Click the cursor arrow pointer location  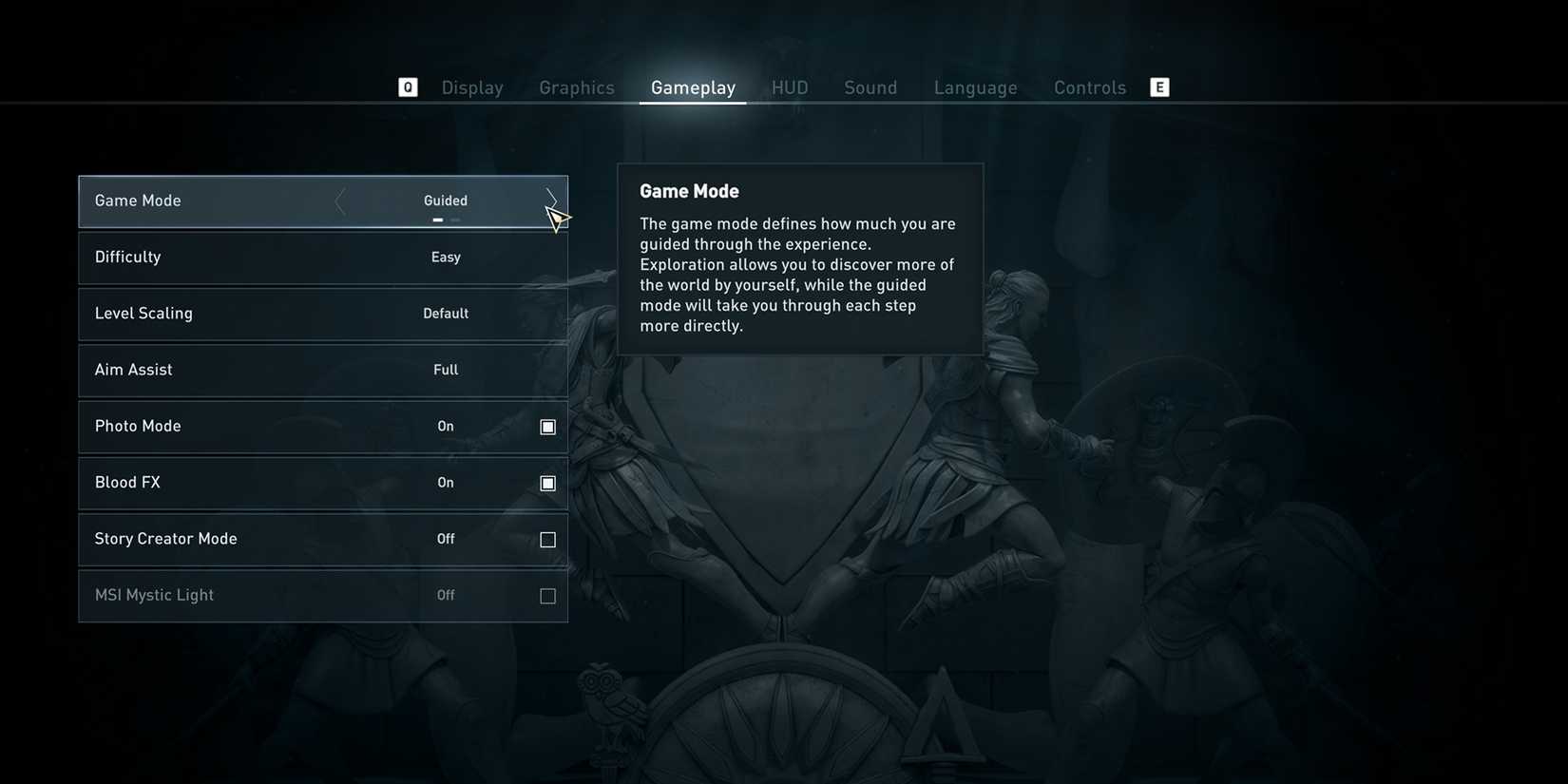557,218
